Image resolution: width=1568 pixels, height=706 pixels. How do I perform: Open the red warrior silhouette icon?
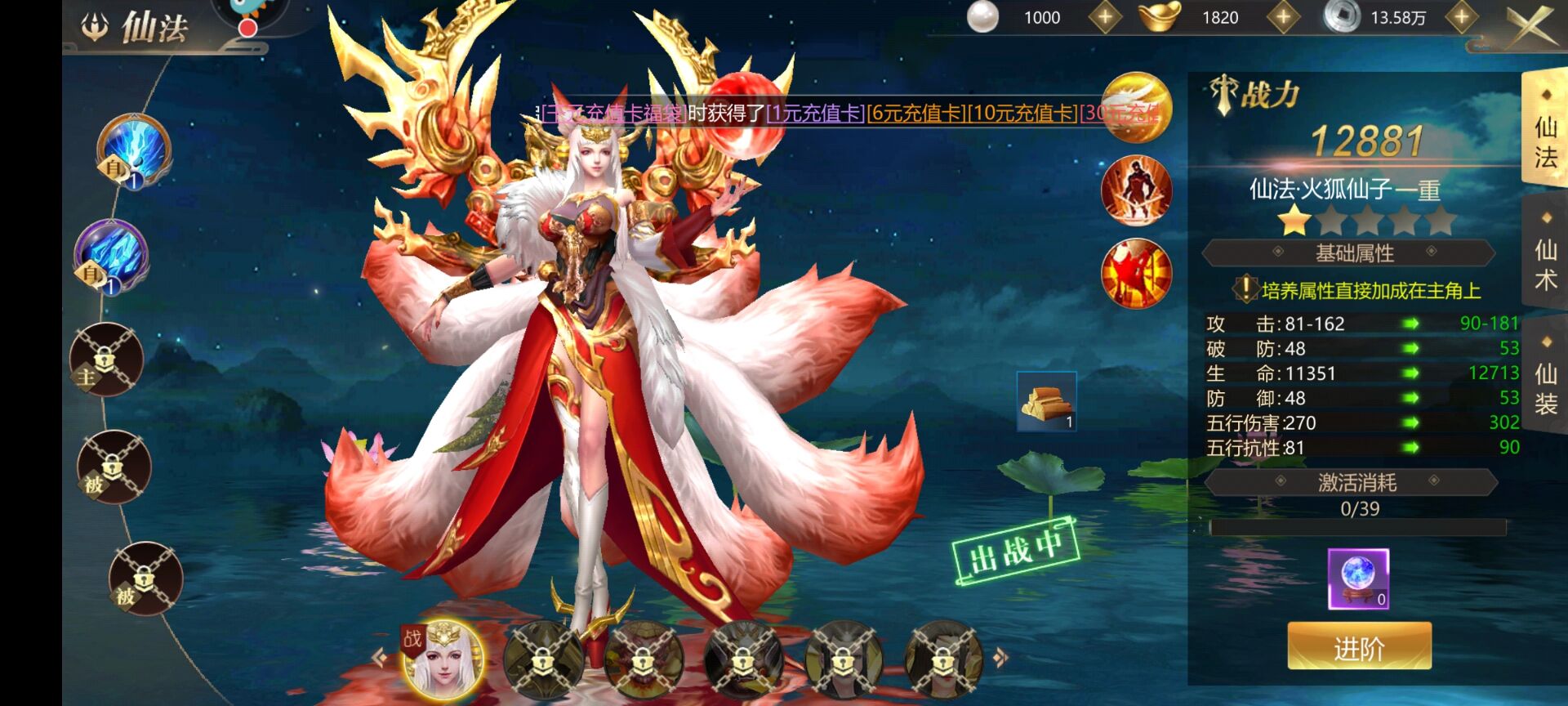click(x=1136, y=191)
